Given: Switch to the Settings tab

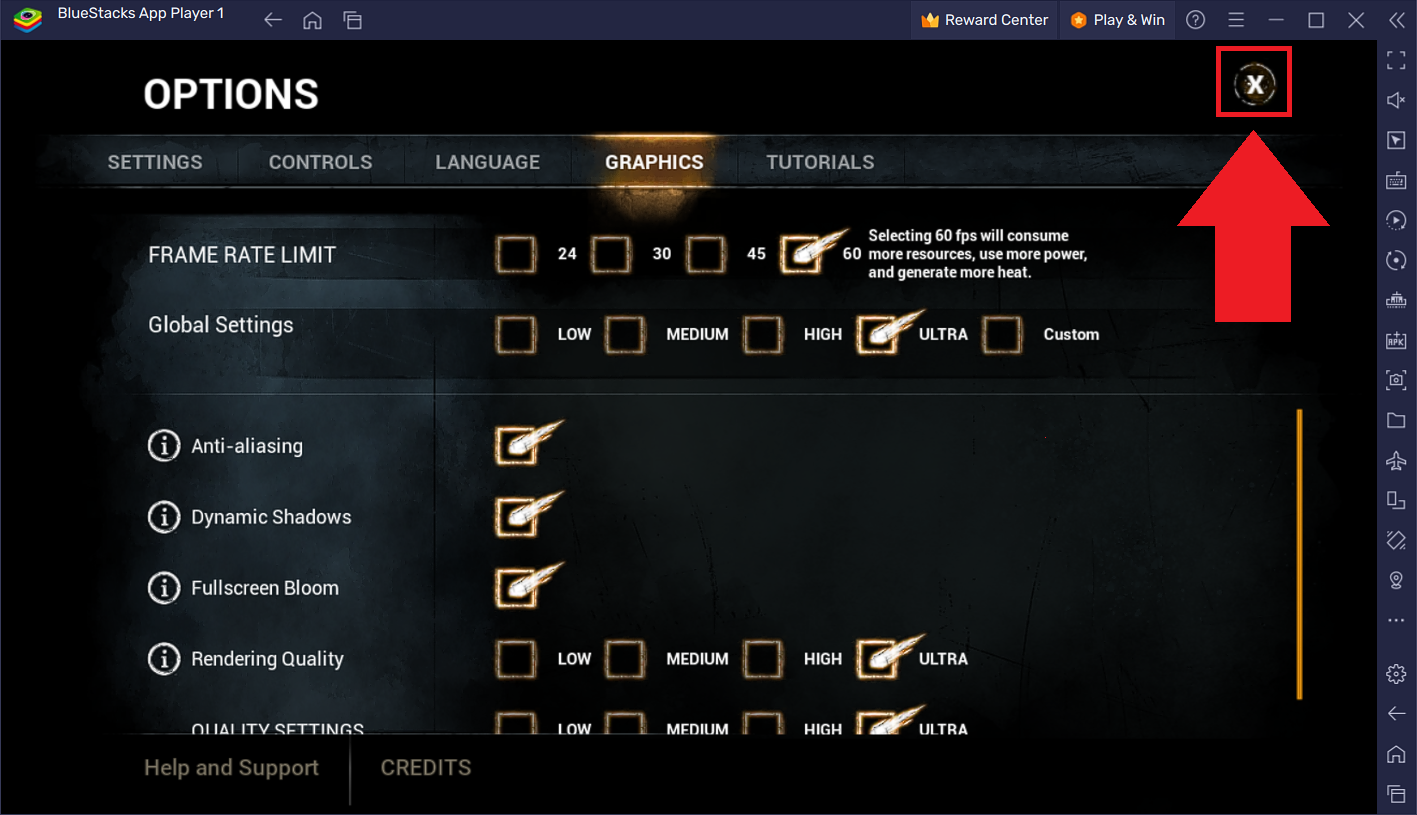Looking at the screenshot, I should point(155,162).
